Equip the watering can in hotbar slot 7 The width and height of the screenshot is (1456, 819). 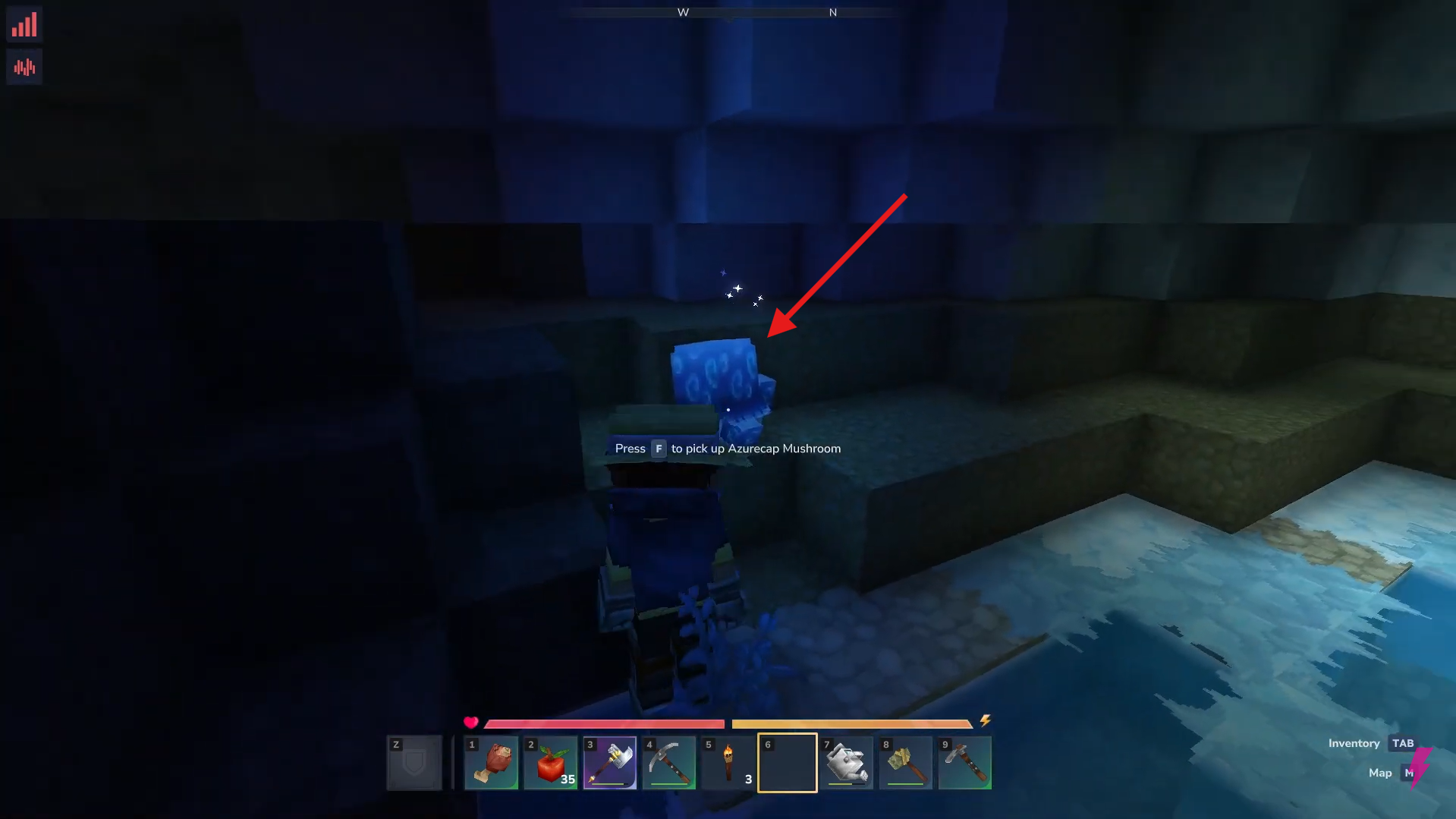(x=846, y=762)
